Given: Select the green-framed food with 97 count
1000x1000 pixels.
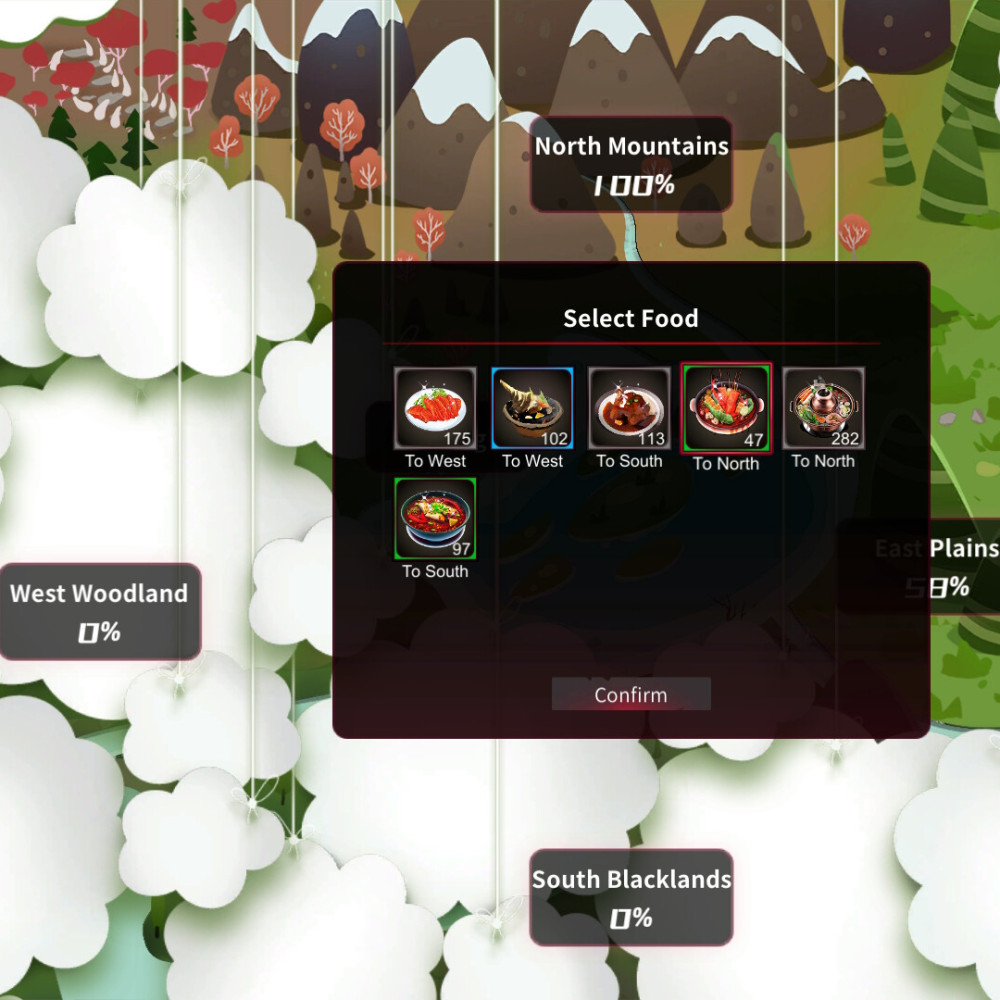Looking at the screenshot, I should pos(435,518).
